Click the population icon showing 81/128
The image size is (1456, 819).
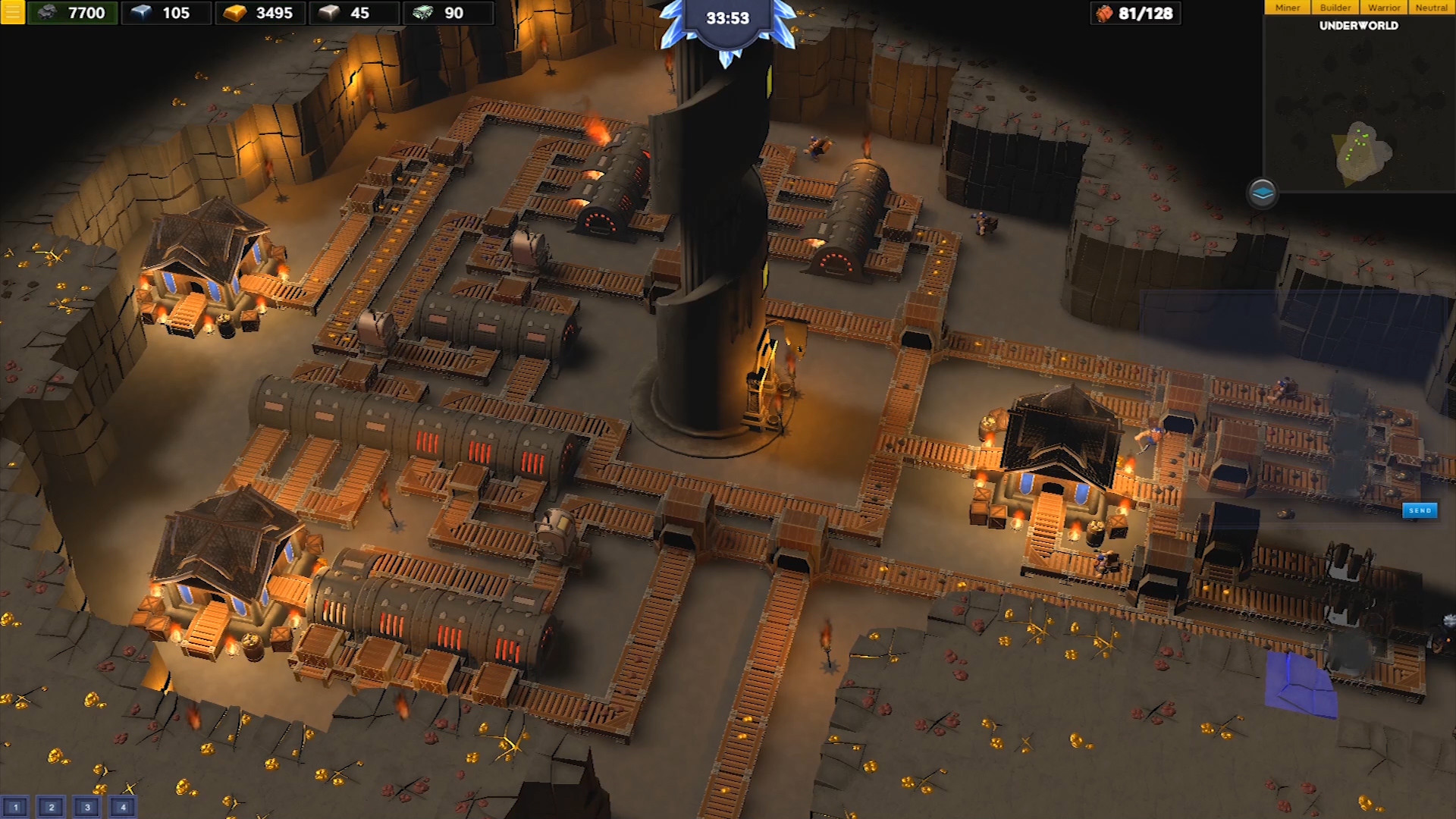(1106, 13)
